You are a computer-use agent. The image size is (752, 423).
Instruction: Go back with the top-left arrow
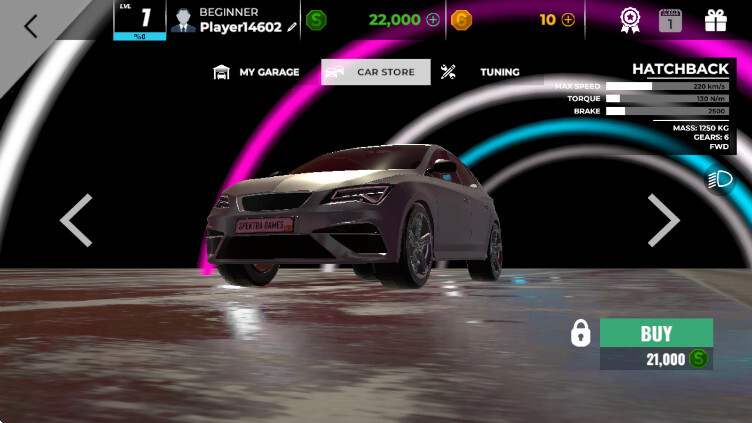(x=31, y=27)
